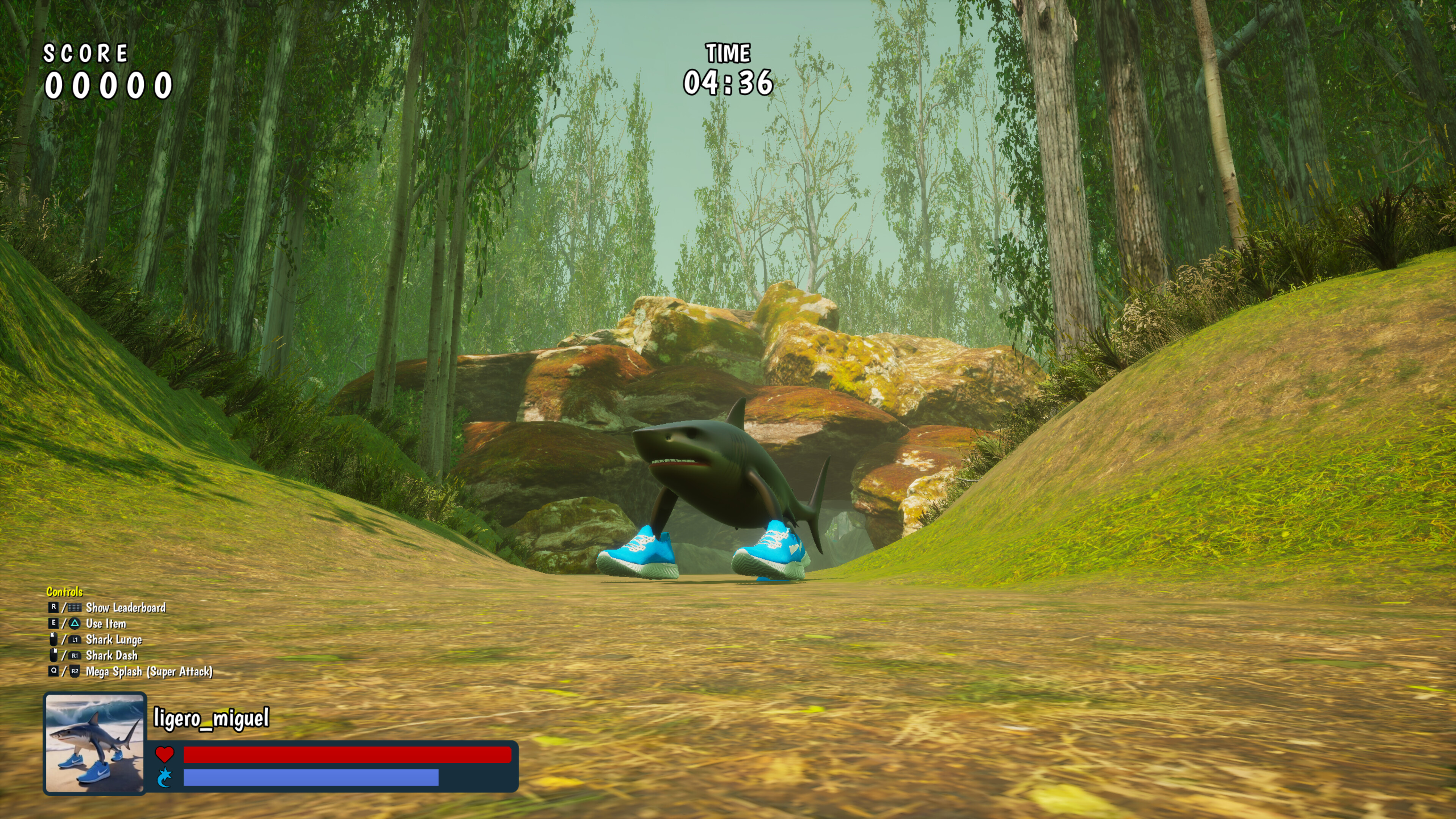This screenshot has height=819, width=1456.
Task: Click the R1 shoulder button icon
Action: tap(75, 656)
